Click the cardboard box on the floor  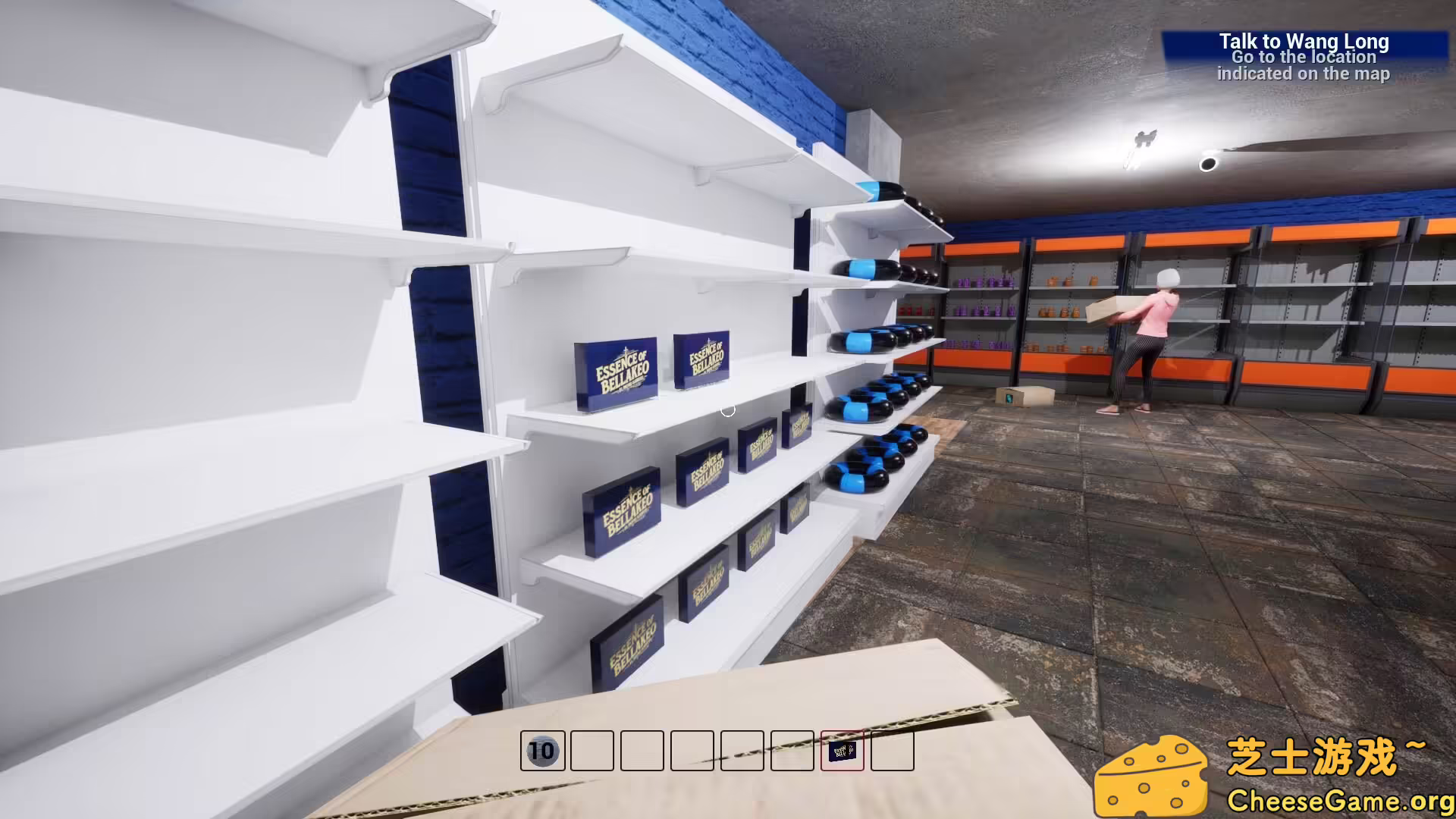tap(1024, 395)
